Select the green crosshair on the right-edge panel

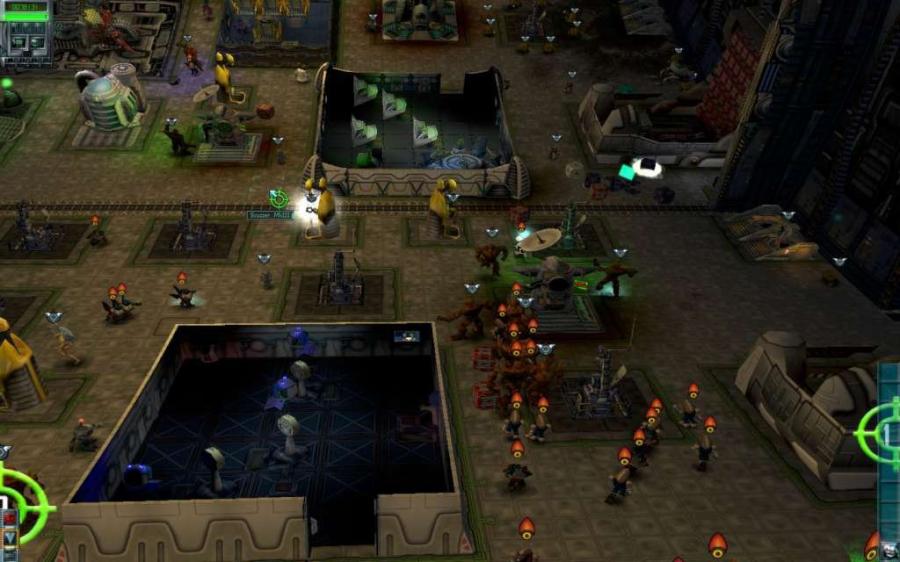point(879,430)
